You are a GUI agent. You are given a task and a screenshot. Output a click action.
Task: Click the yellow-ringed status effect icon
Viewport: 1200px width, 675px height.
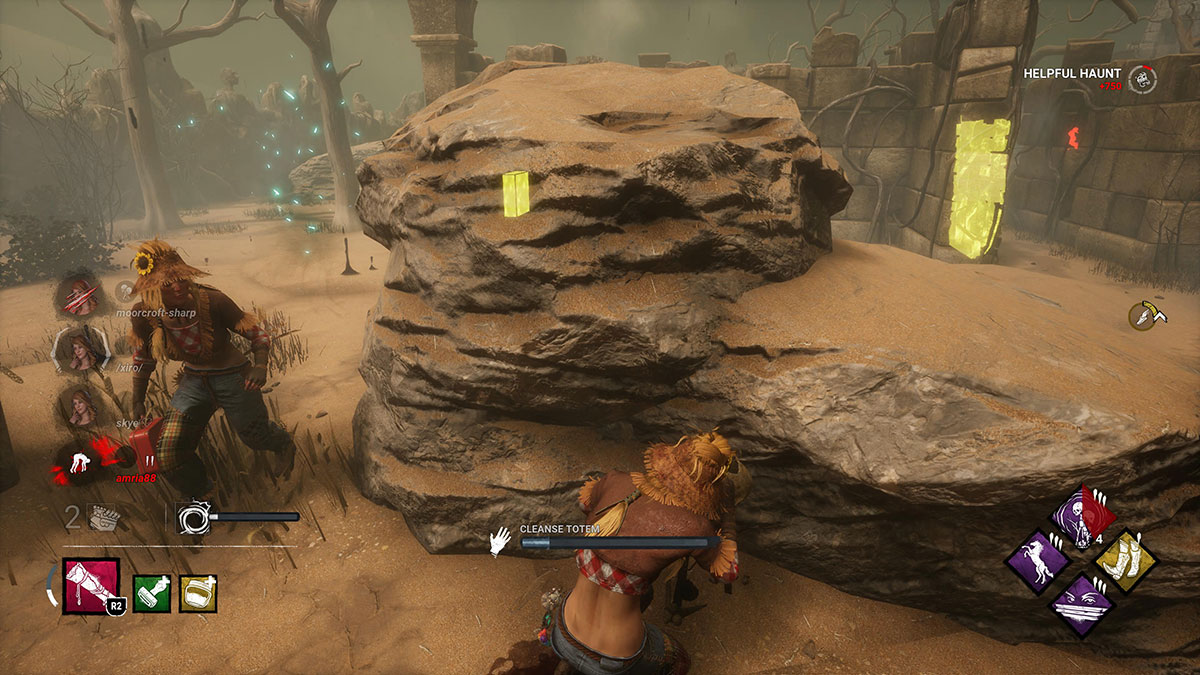[1142, 315]
